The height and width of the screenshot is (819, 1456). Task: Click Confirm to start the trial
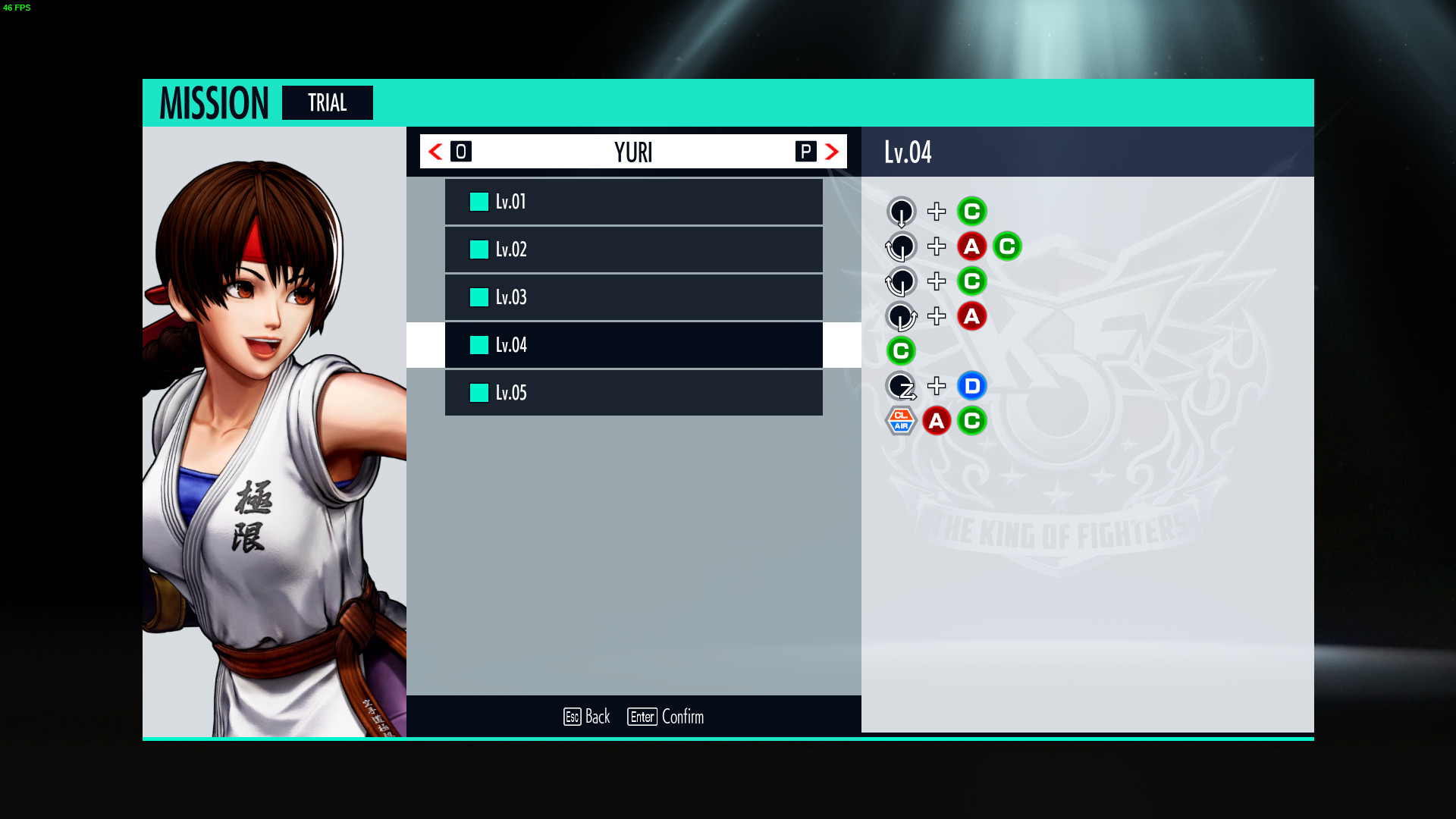click(x=667, y=717)
